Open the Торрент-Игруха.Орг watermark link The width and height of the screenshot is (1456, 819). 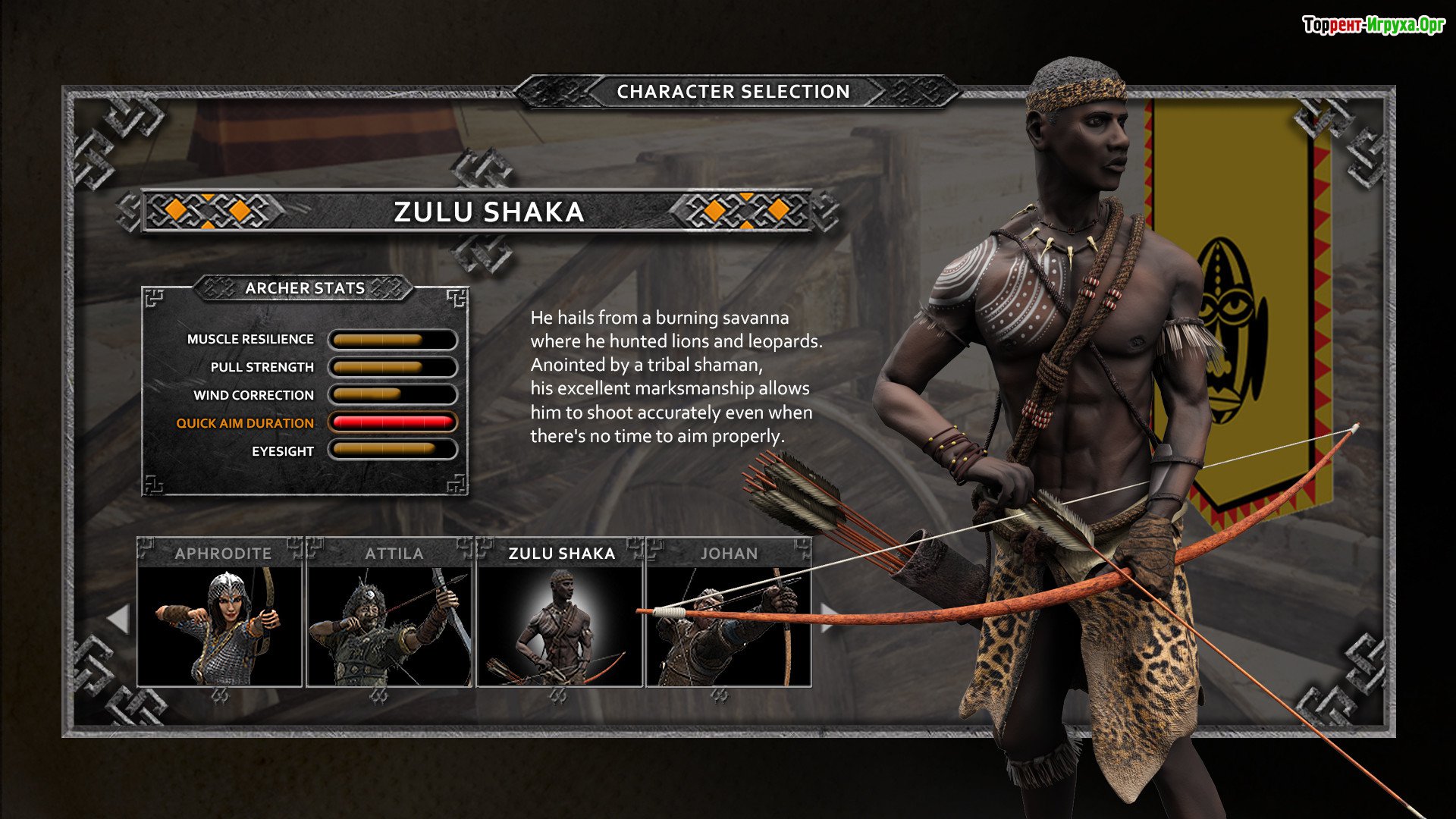1373,26
